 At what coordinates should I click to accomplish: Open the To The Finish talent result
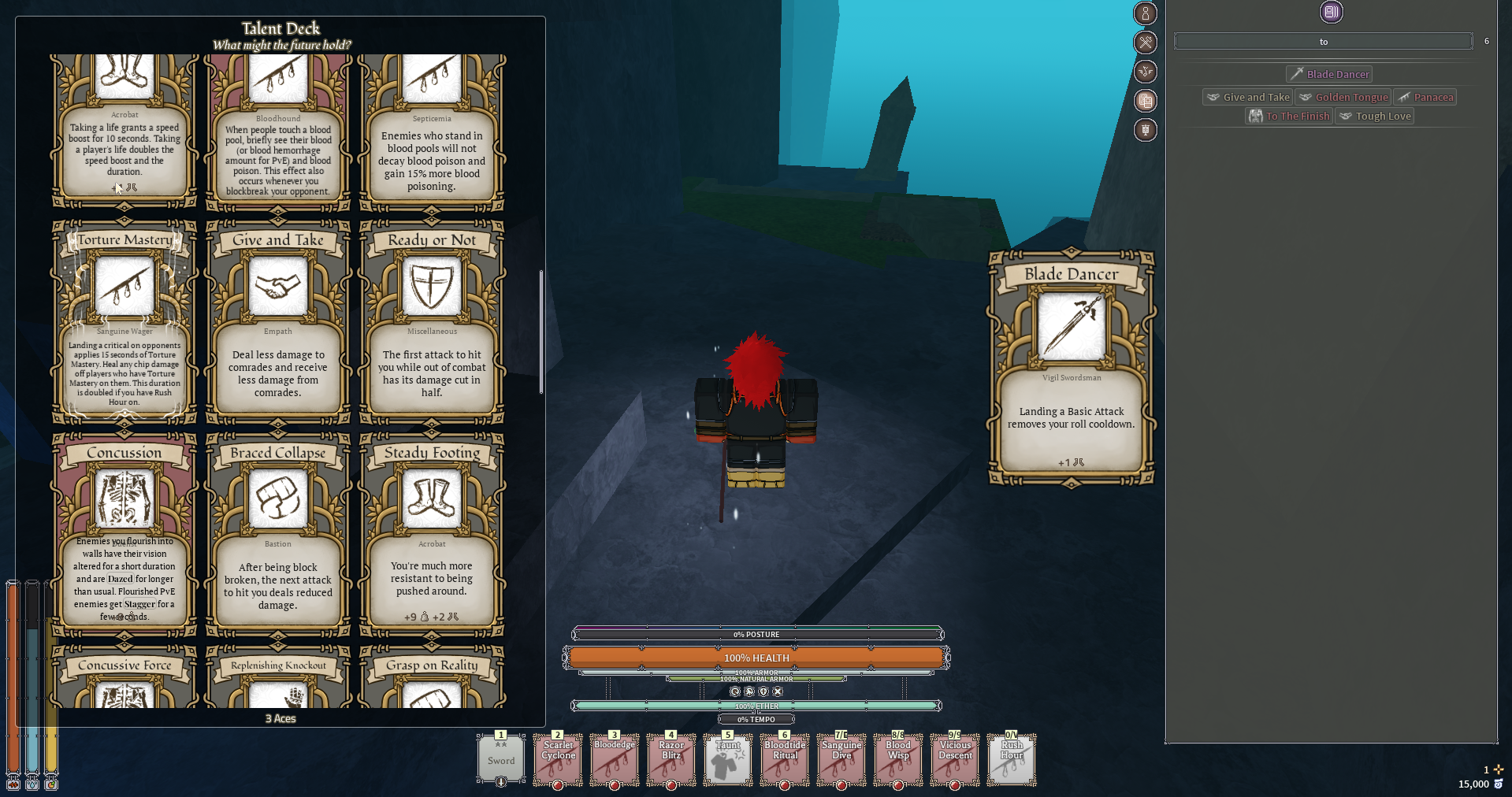[x=1289, y=116]
